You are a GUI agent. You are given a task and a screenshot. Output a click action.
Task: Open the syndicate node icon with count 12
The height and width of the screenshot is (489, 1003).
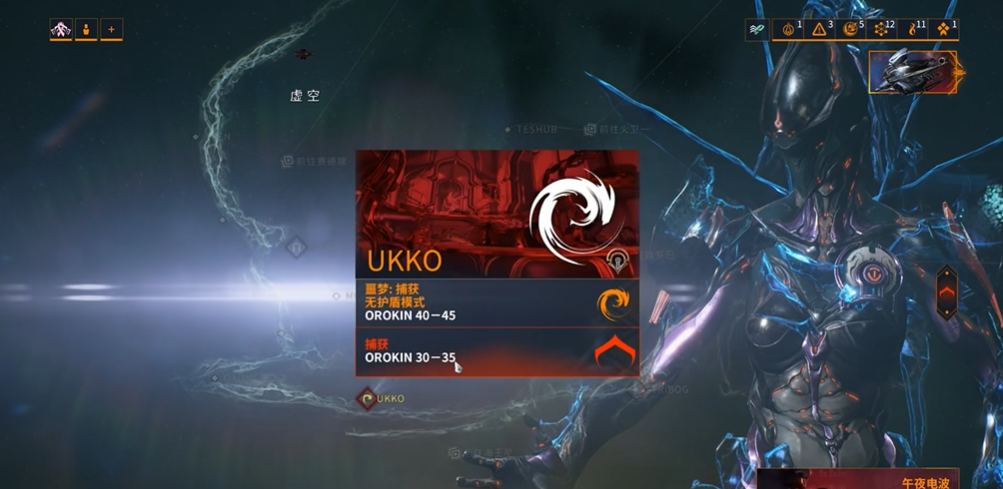point(882,30)
